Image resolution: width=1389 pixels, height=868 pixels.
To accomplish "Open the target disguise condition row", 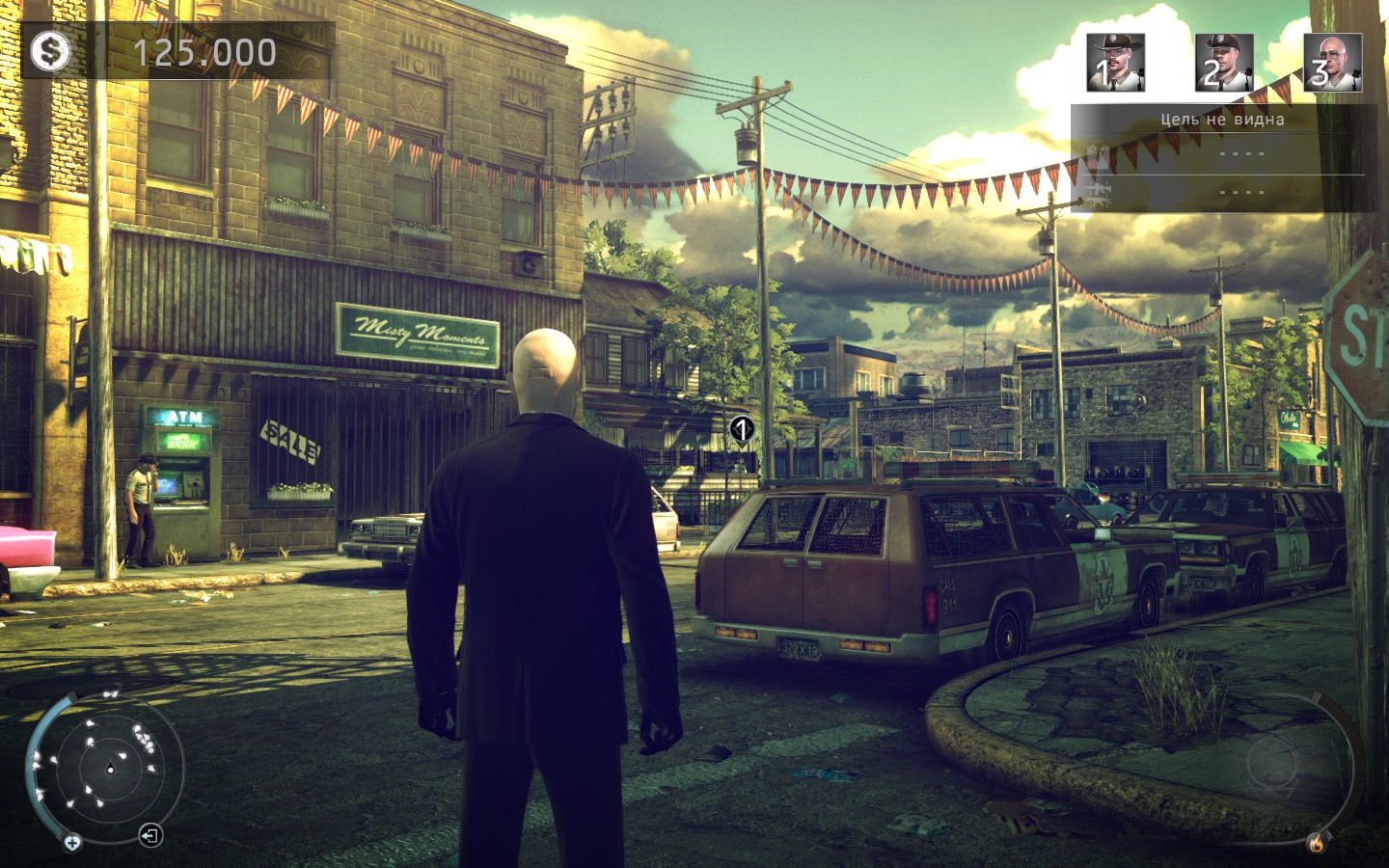I will pos(1224,153).
